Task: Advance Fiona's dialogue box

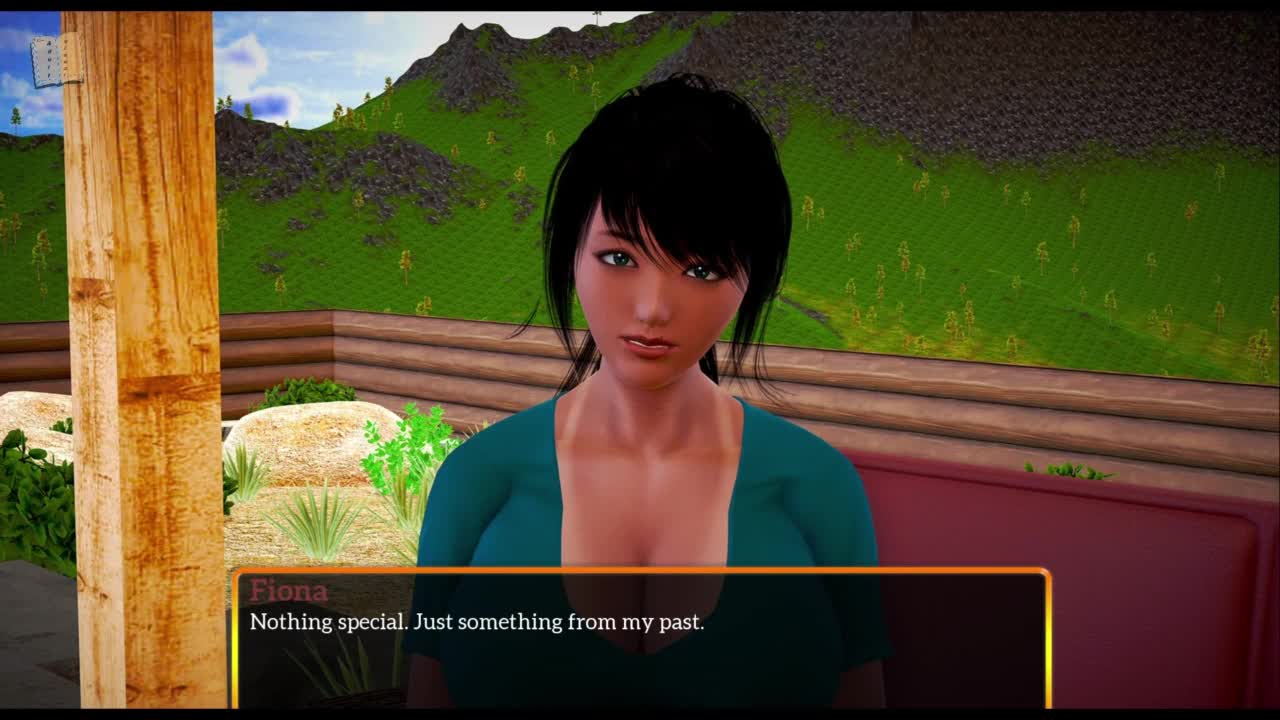Action: tap(641, 638)
